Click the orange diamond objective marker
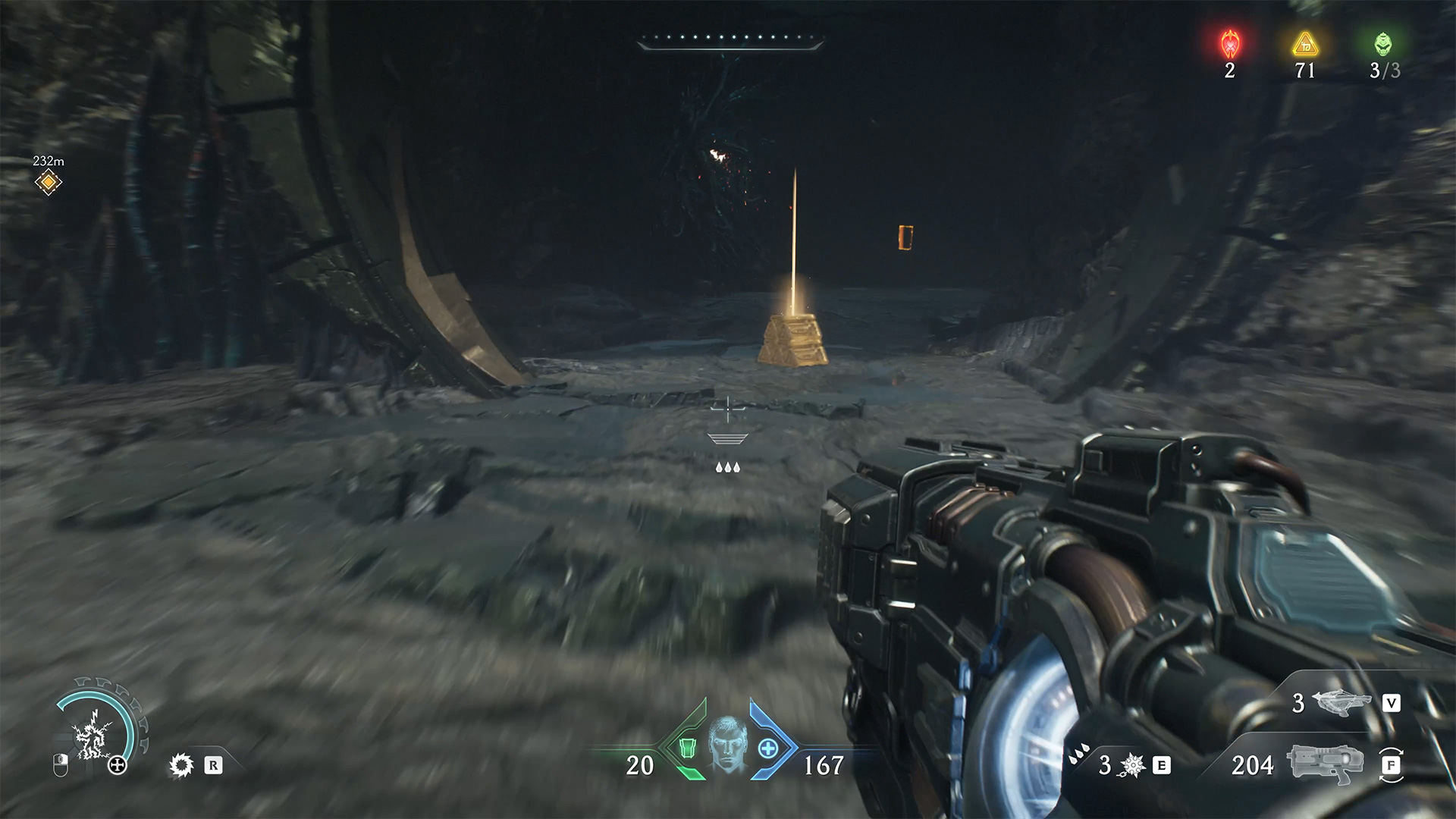 pyautogui.click(x=48, y=182)
